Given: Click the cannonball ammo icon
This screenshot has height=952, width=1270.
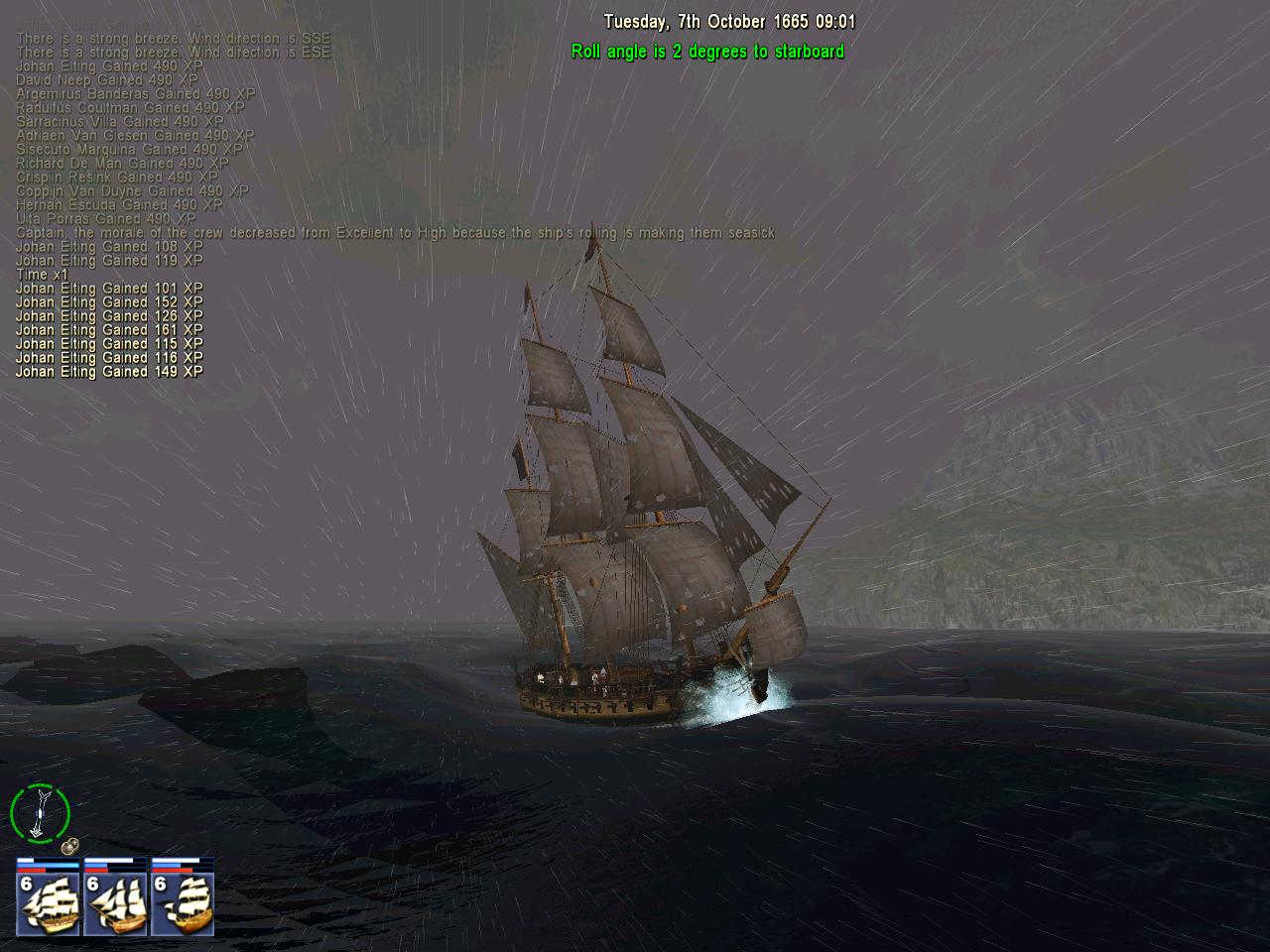Looking at the screenshot, I should click(x=69, y=847).
